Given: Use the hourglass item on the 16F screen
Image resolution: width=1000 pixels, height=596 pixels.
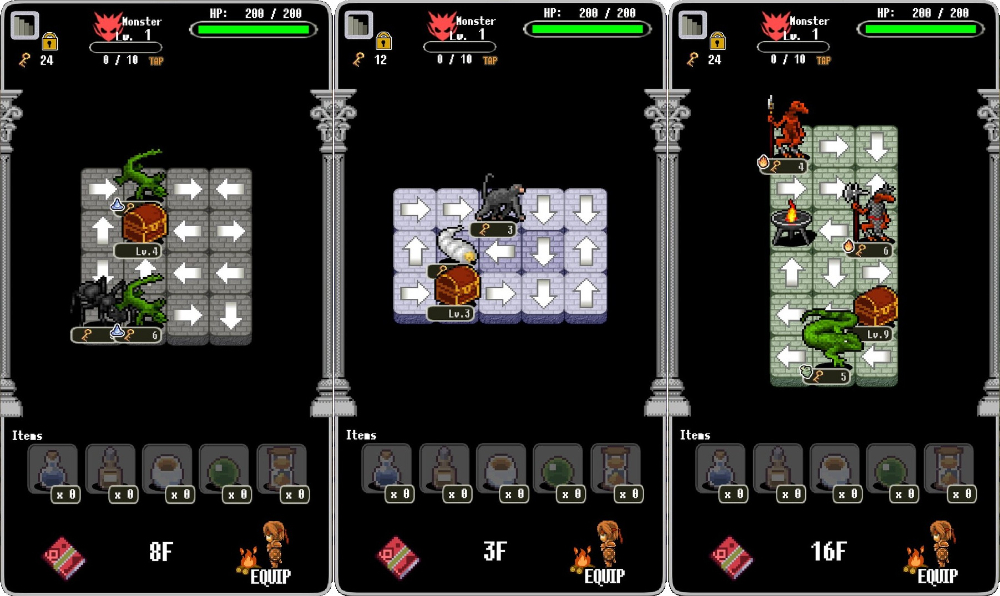Looking at the screenshot, I should click(x=949, y=470).
